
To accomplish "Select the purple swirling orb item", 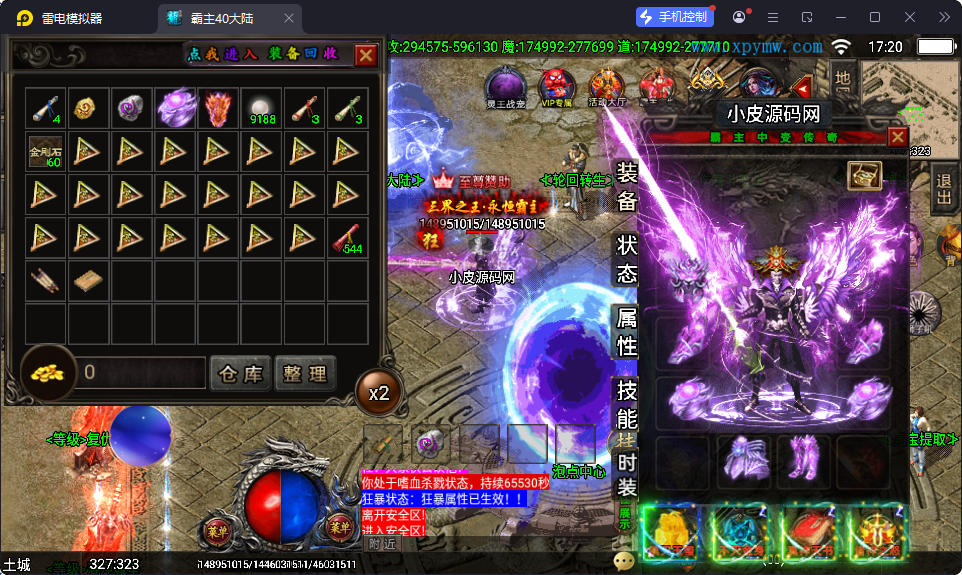I will click(175, 108).
